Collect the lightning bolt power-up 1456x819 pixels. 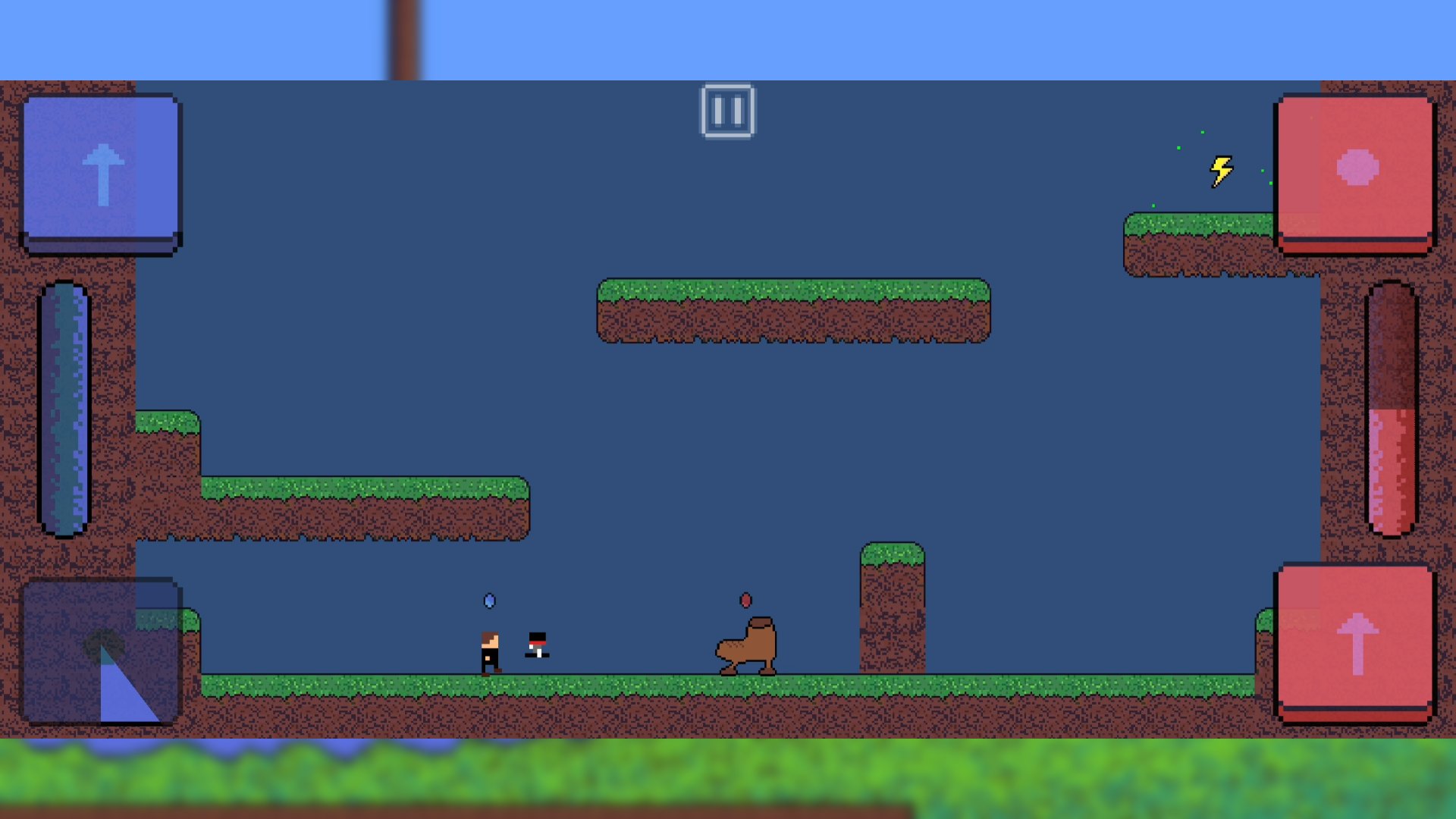point(1222,171)
